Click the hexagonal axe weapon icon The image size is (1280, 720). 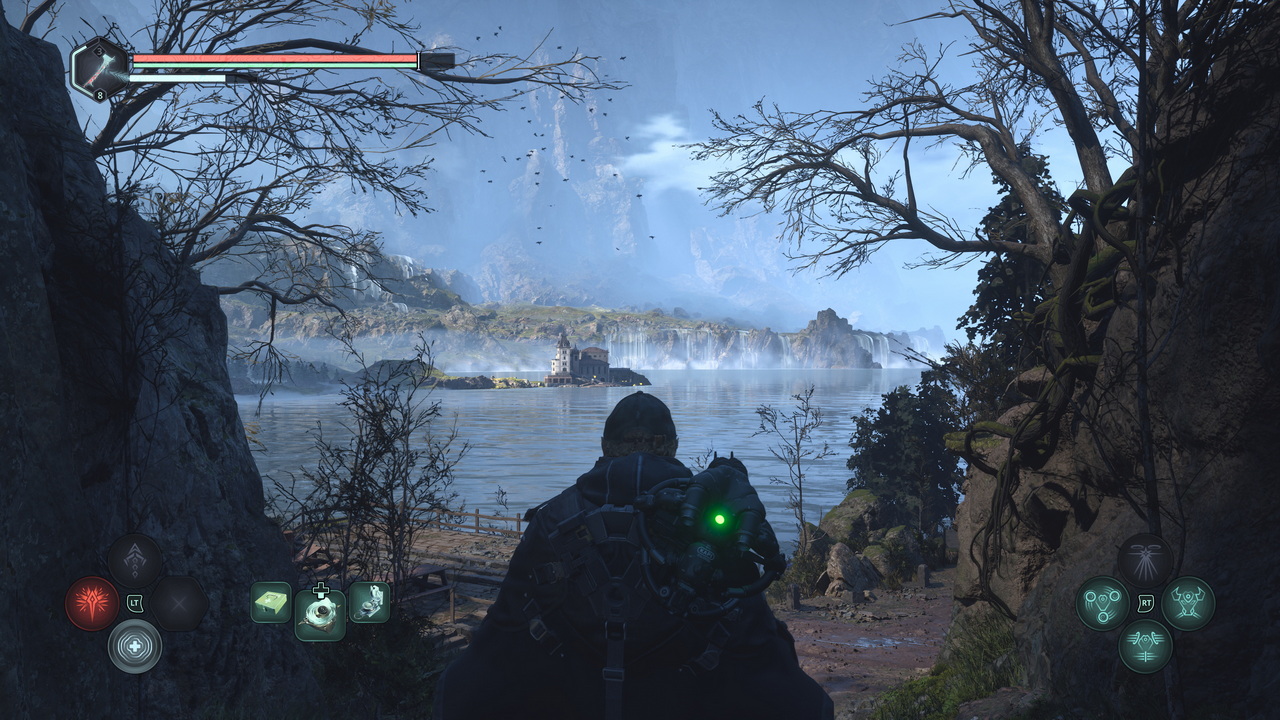(x=100, y=68)
